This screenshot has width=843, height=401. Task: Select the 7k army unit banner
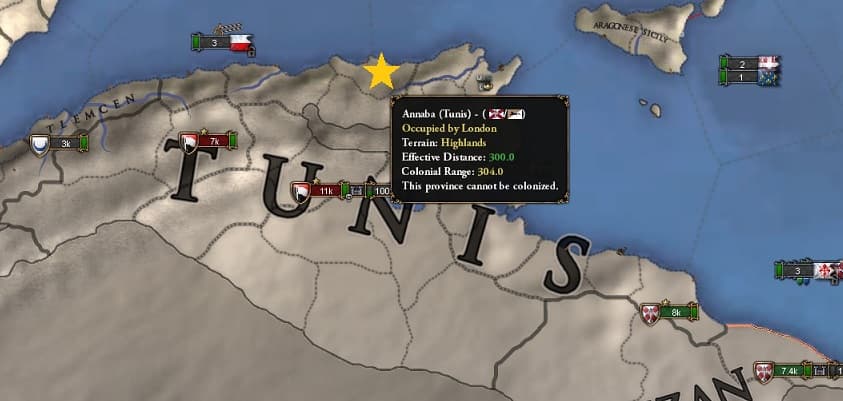pos(208,142)
